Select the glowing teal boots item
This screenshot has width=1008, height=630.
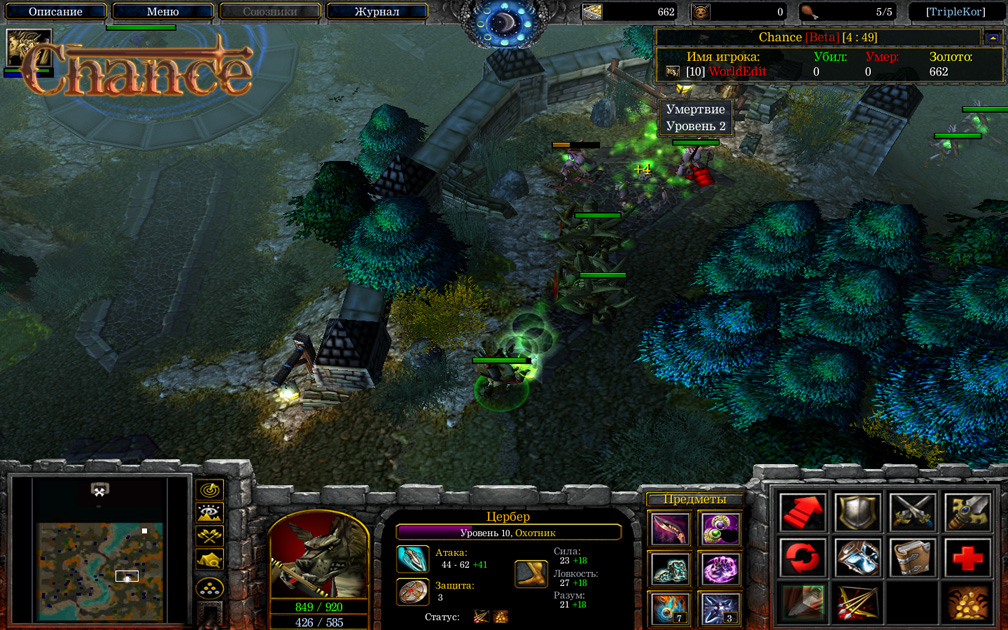coord(669,568)
